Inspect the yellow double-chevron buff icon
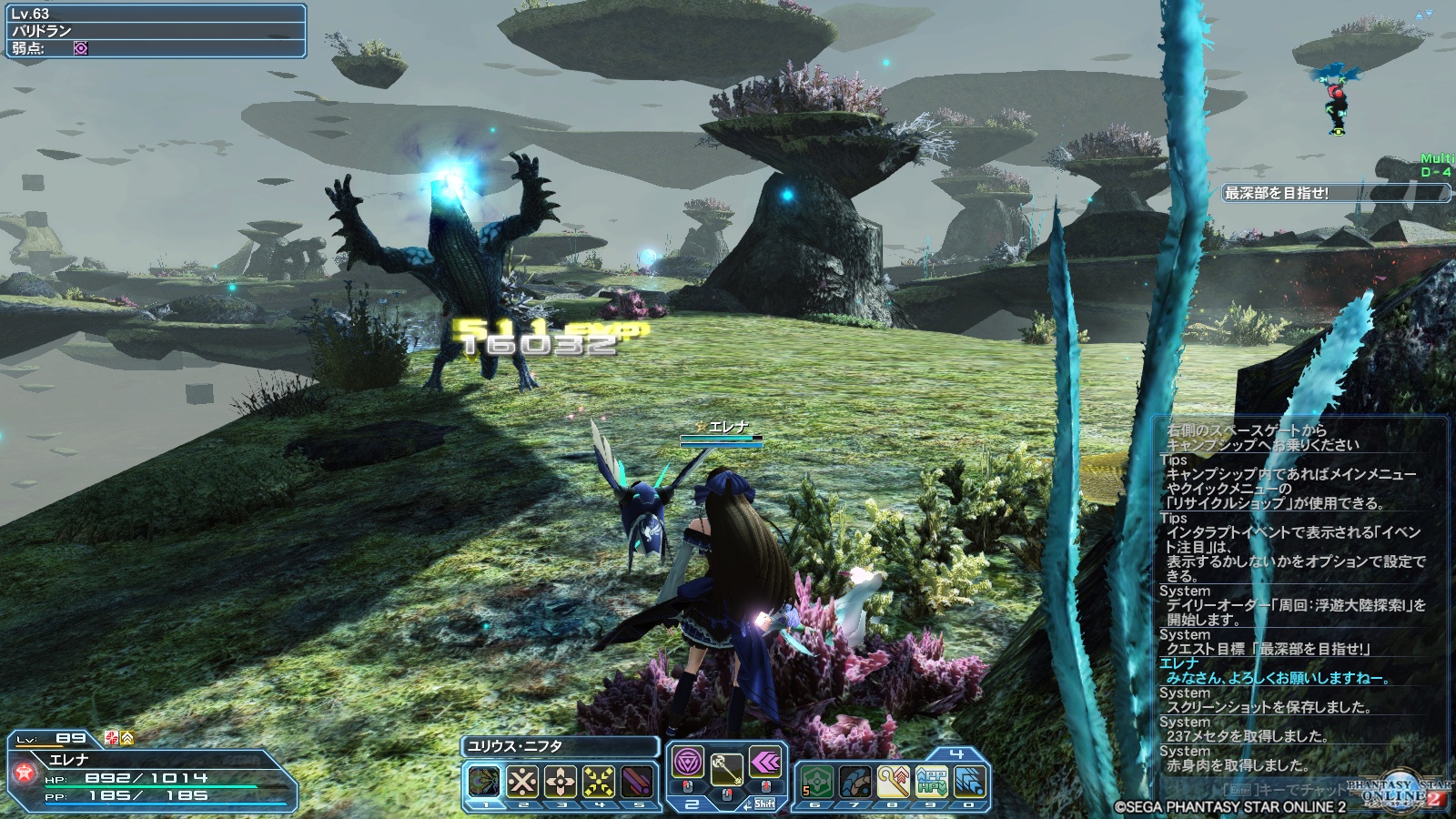Viewport: 1456px width, 819px height. click(x=127, y=738)
